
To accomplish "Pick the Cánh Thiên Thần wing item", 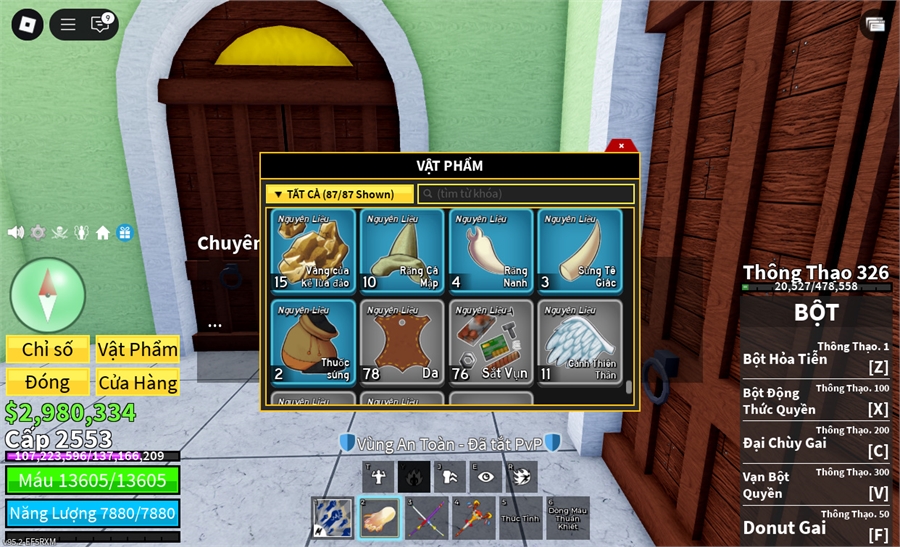I will point(579,342).
